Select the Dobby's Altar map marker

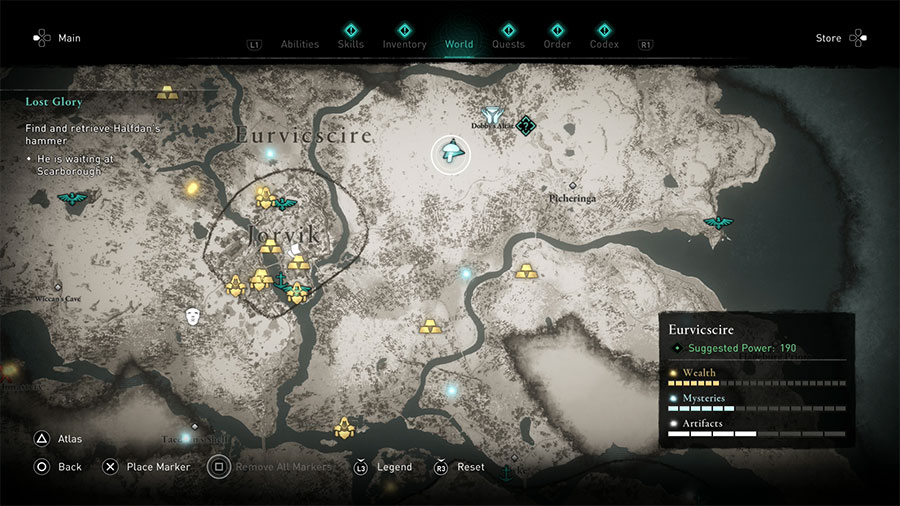[491, 116]
